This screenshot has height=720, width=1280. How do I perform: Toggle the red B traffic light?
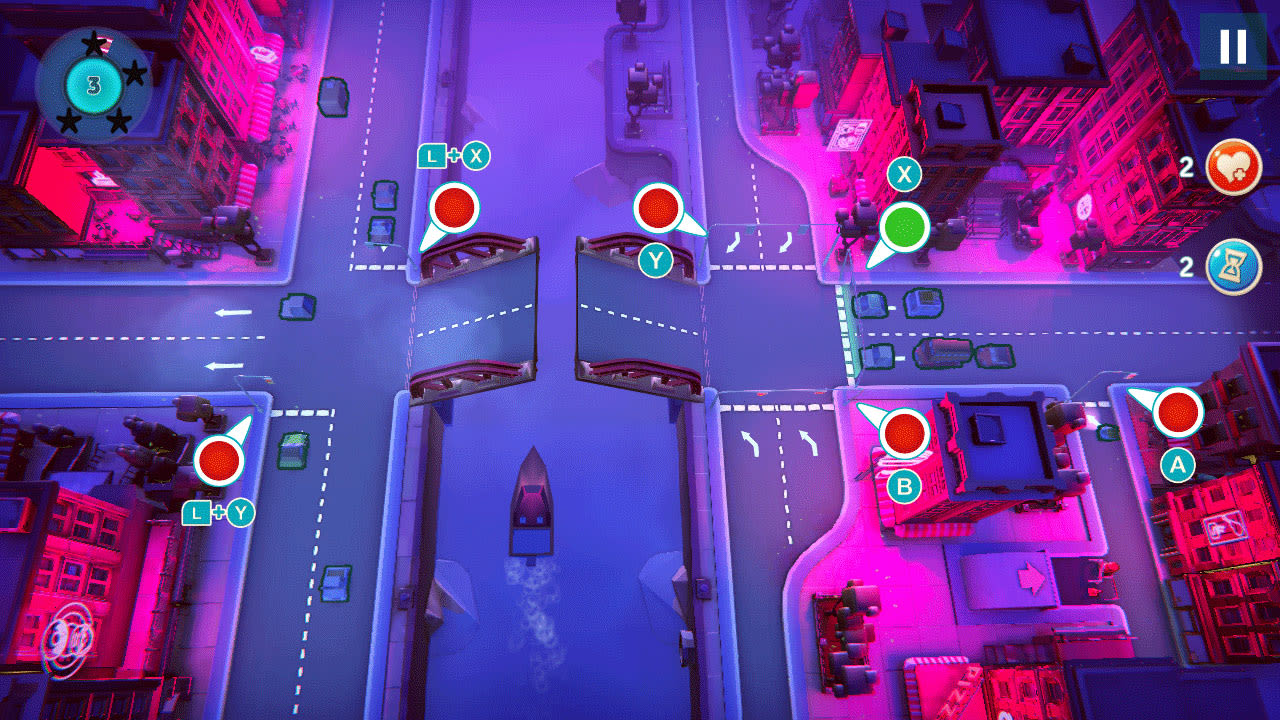[x=905, y=435]
